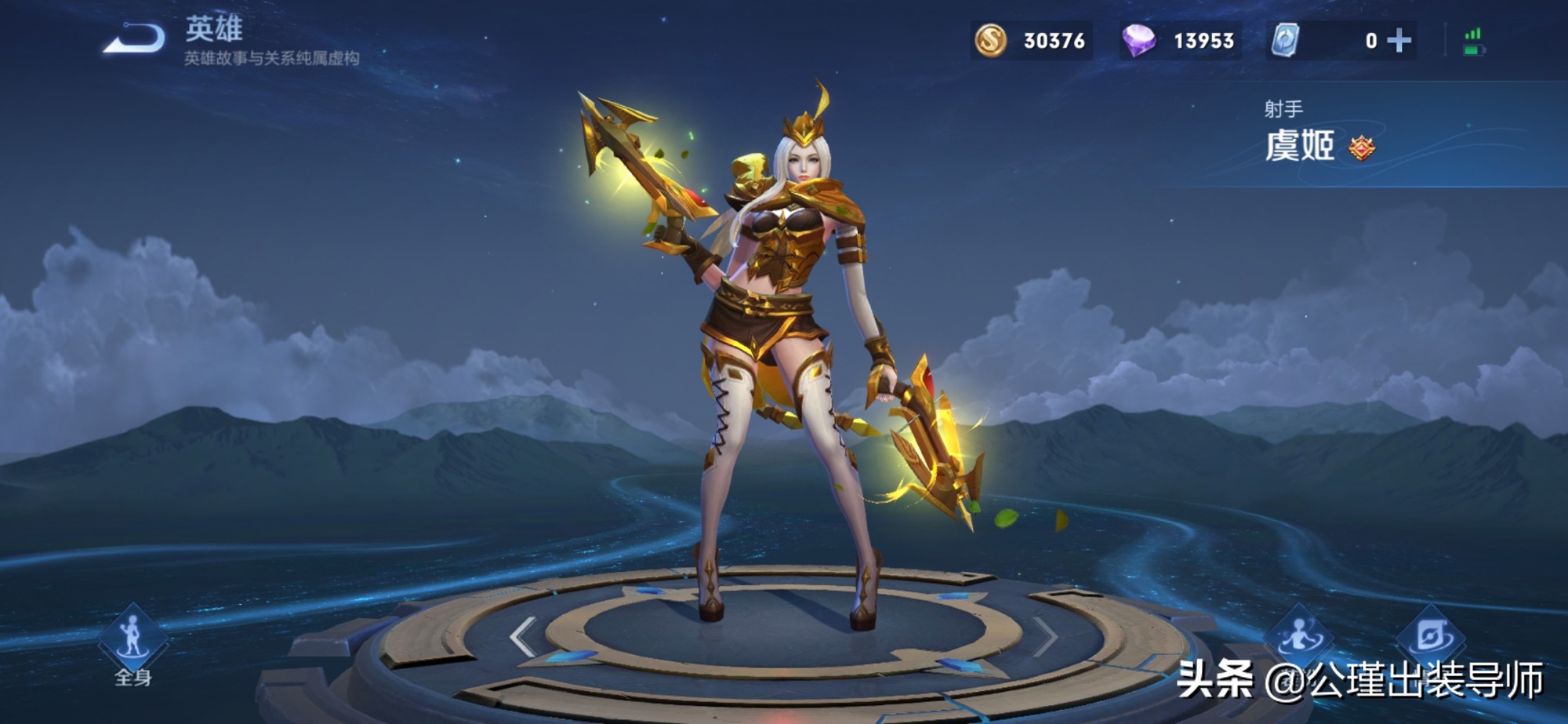Viewport: 1568px width, 724px height.
Task: Open the gold coin balance
Action: click(991, 41)
